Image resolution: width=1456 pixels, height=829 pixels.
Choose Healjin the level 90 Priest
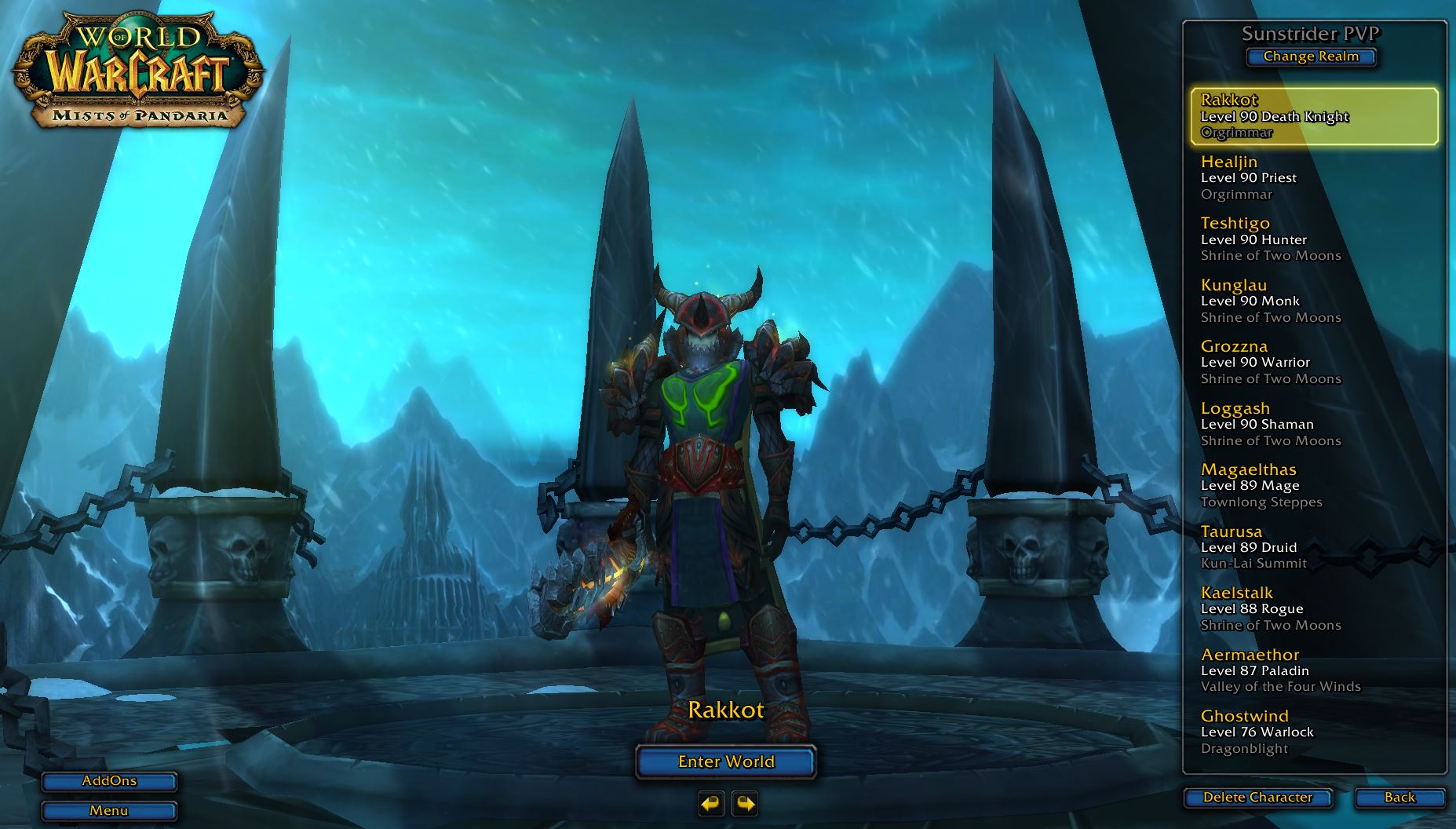tap(1314, 177)
